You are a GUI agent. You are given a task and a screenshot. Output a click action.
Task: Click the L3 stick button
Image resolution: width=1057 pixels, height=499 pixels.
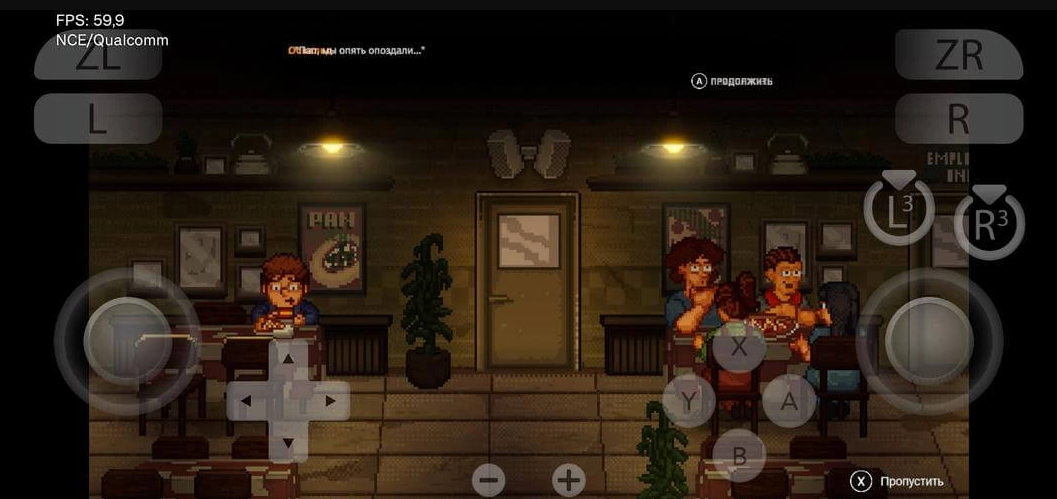(899, 212)
